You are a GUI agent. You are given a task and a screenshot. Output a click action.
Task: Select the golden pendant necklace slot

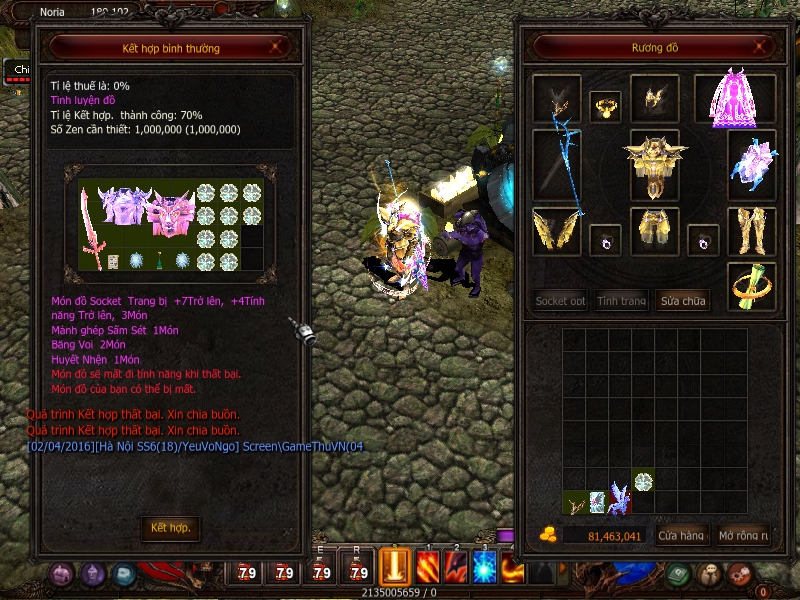click(606, 105)
